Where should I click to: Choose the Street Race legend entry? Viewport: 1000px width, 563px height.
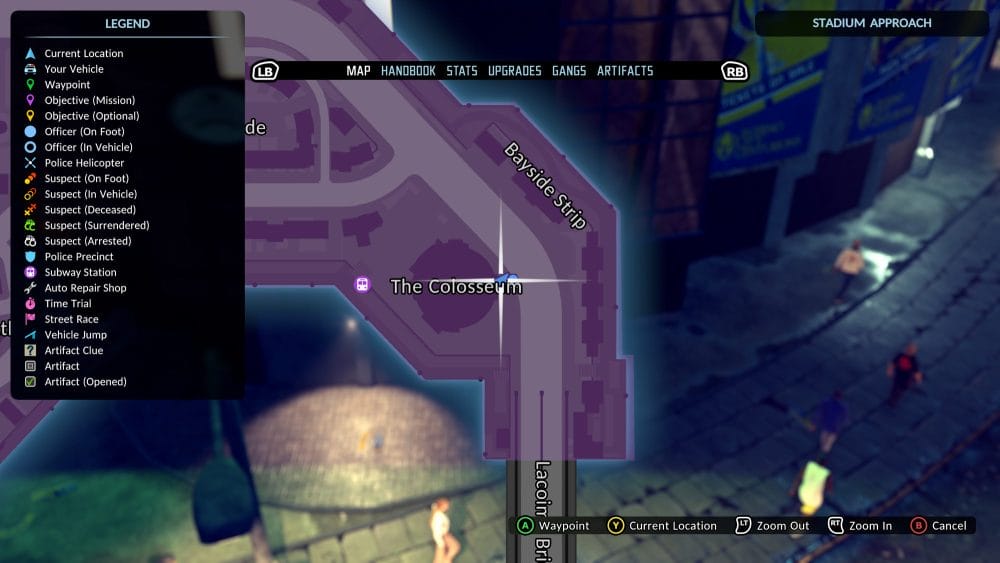point(72,319)
